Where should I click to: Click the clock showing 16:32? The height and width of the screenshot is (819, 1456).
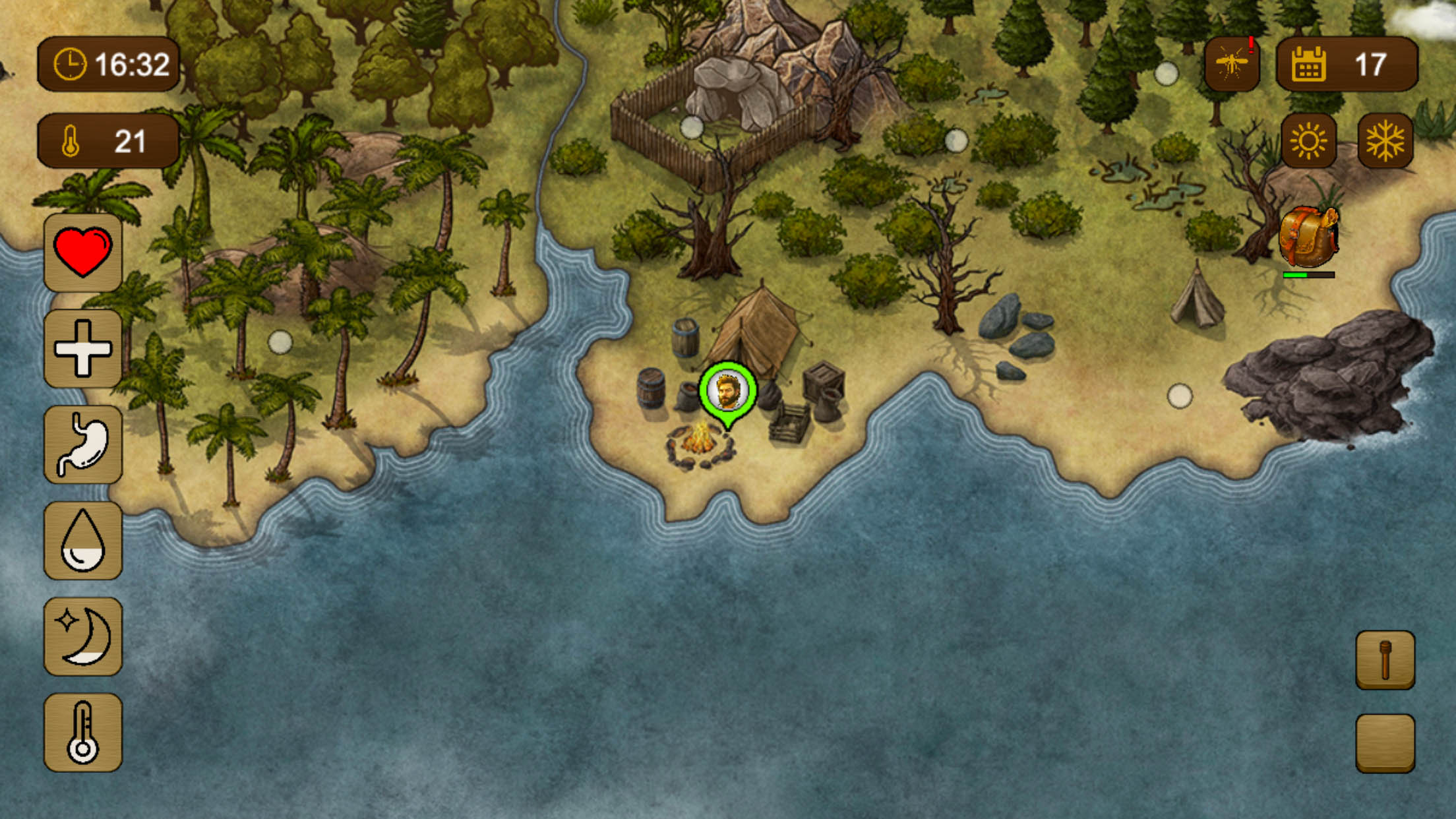coord(109,64)
